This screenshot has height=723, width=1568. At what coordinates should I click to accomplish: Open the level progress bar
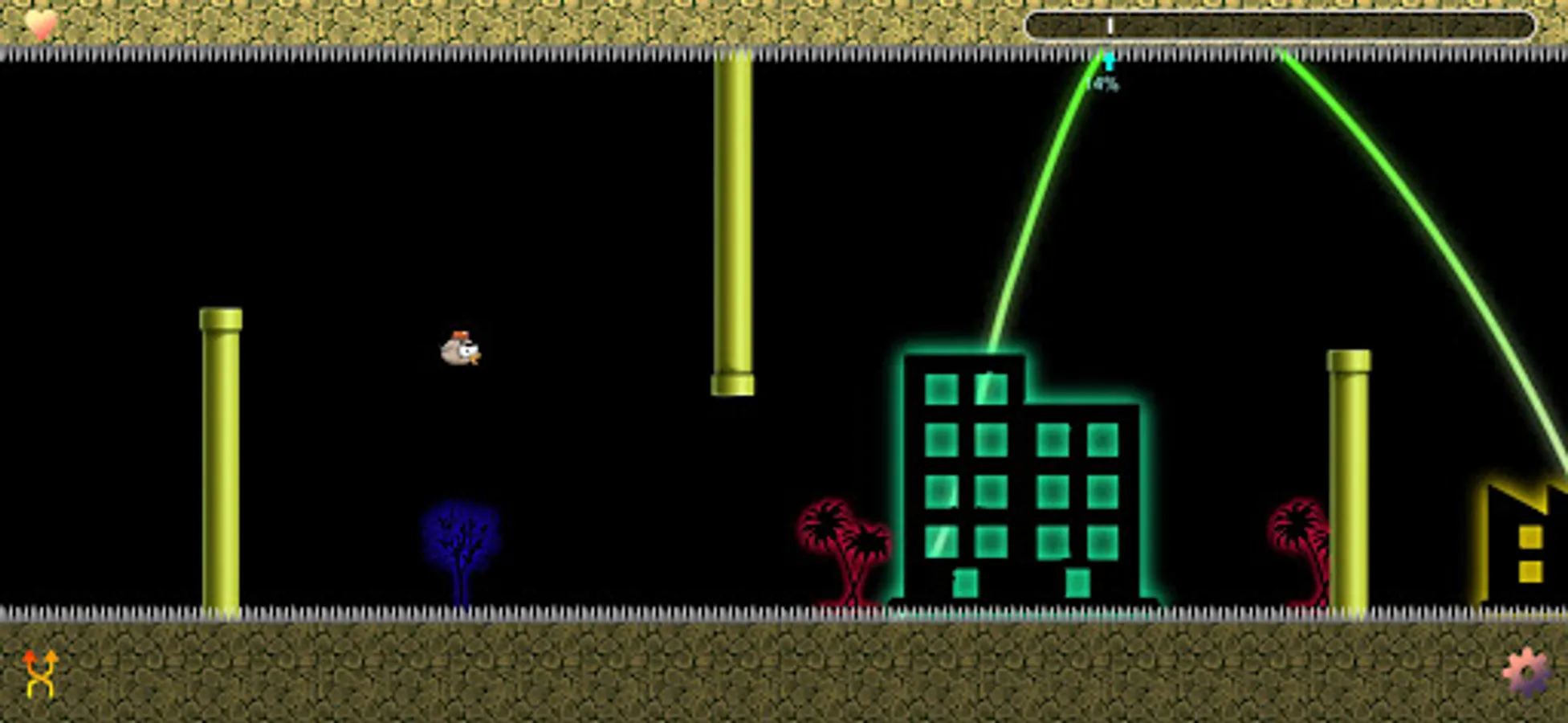(x=1285, y=25)
